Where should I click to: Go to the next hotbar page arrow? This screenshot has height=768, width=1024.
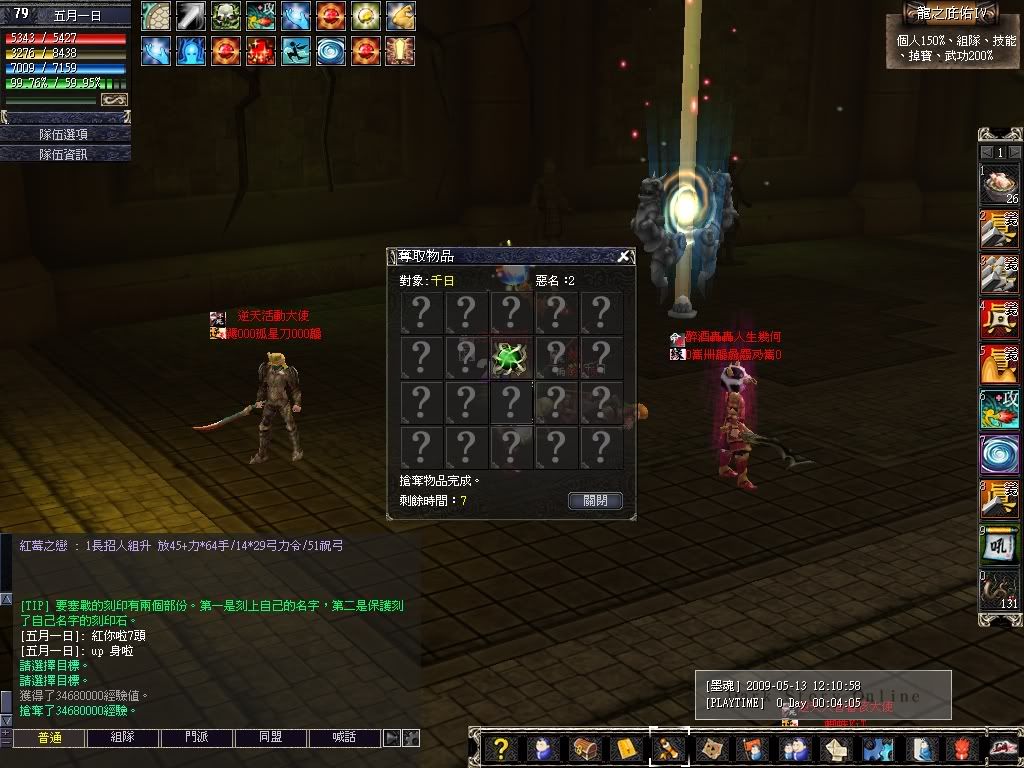coord(1013,152)
